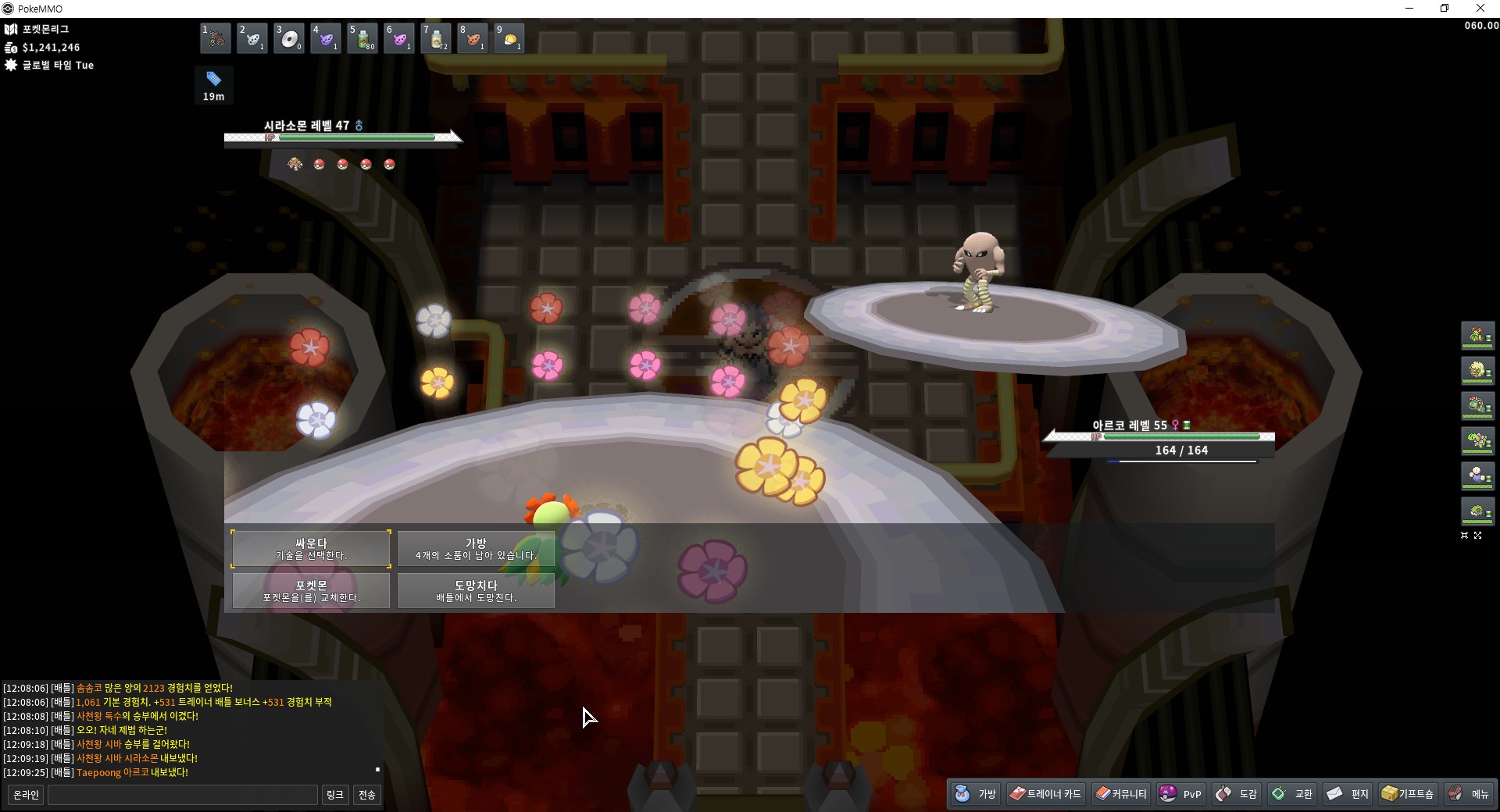The width and height of the screenshot is (1500, 812).
Task: Open 가방 bag from bottom toolbar
Action: click(x=976, y=794)
